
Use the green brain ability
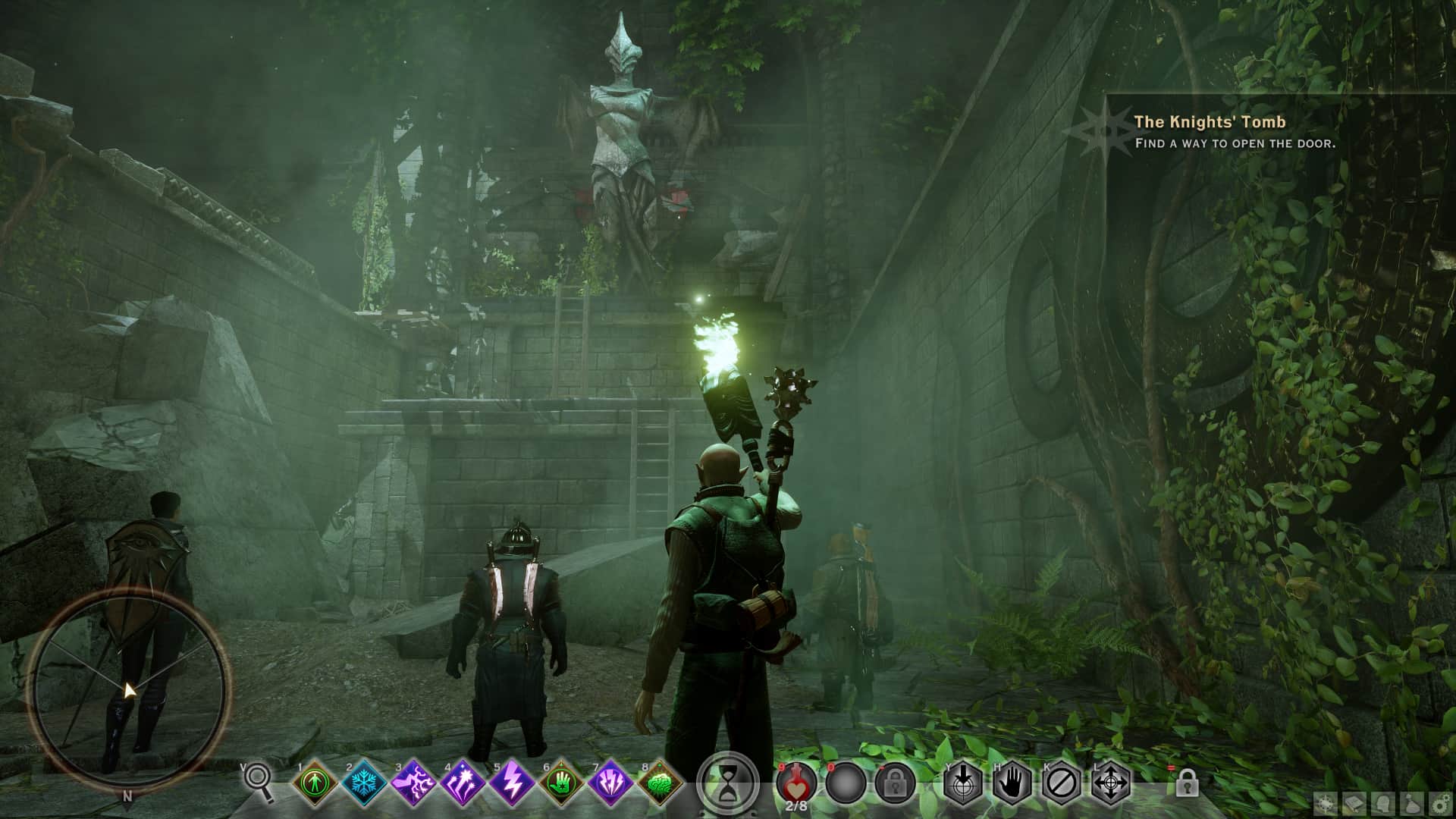click(x=660, y=783)
